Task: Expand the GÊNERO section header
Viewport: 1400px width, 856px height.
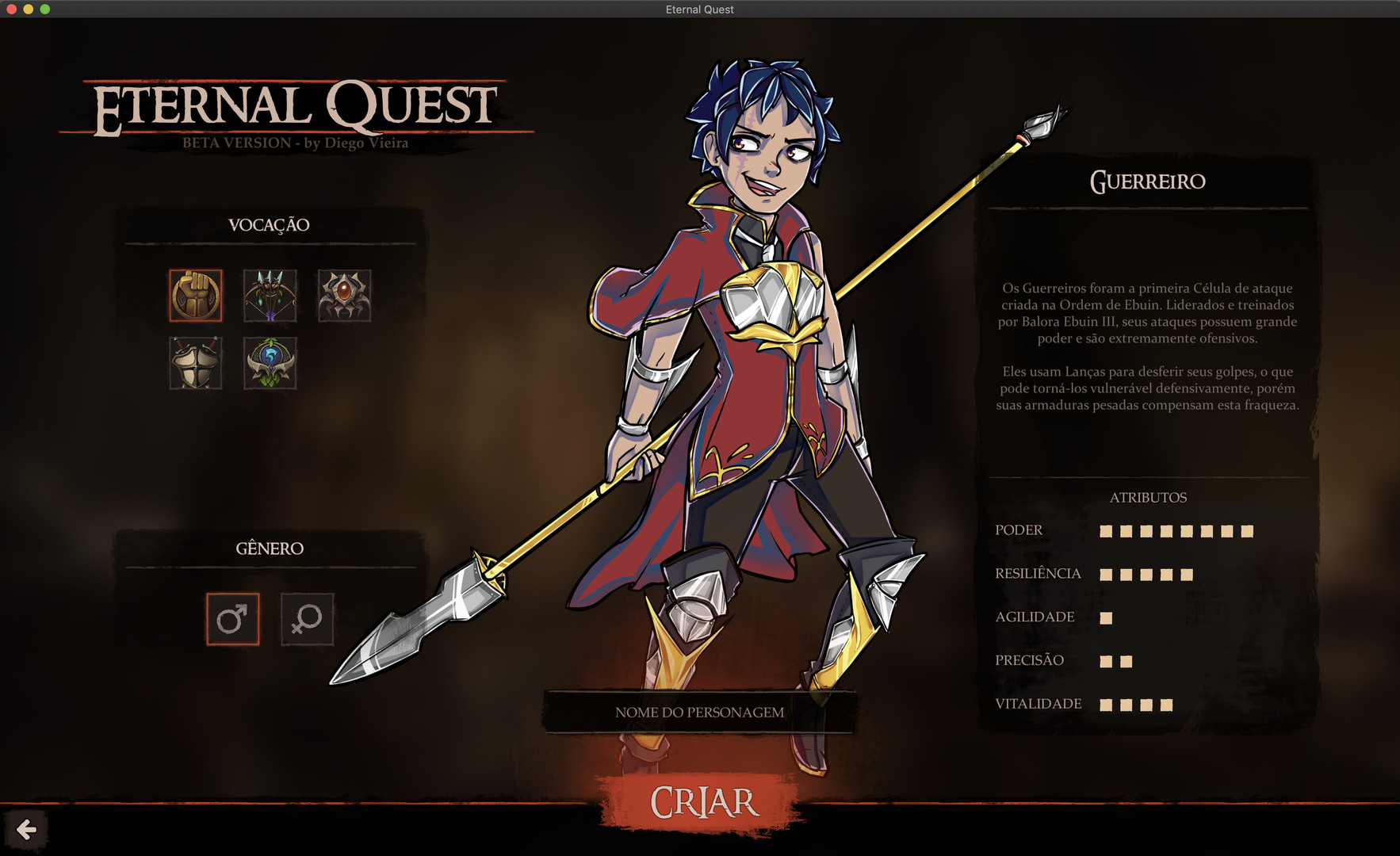Action: (270, 548)
